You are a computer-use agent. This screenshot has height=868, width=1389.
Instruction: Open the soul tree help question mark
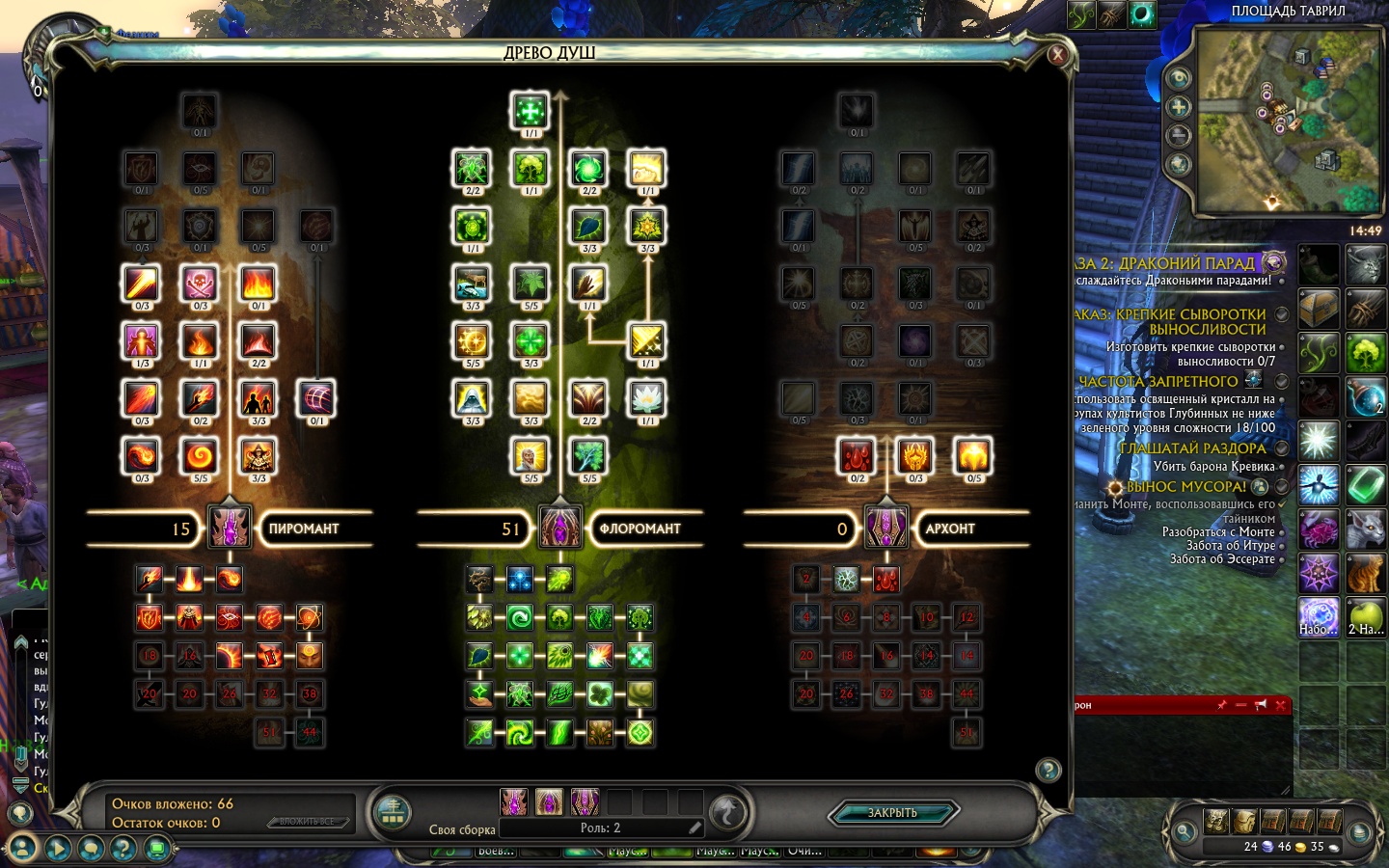1049,770
